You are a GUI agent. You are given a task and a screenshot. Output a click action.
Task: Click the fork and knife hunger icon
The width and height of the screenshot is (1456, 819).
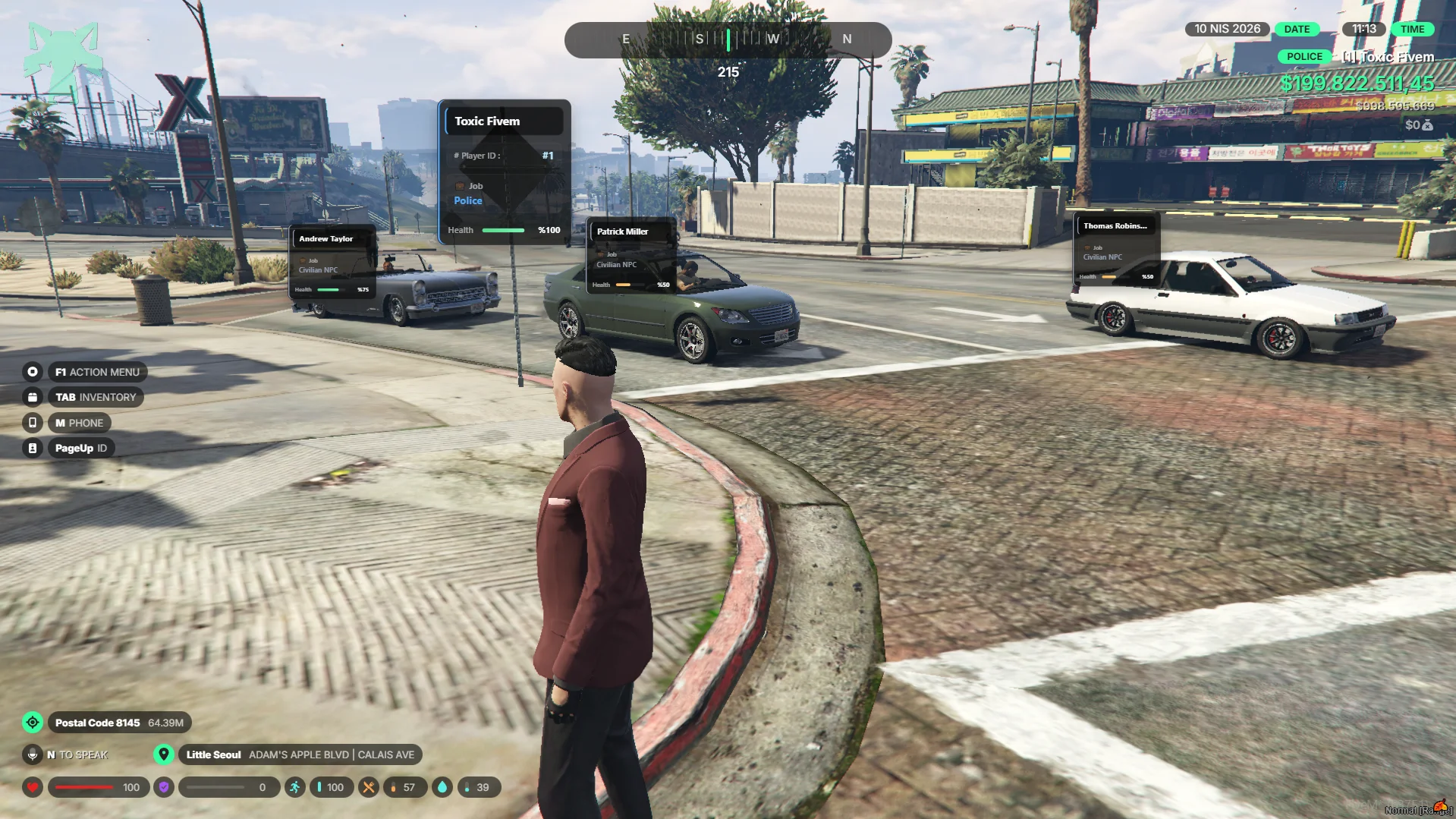click(368, 787)
